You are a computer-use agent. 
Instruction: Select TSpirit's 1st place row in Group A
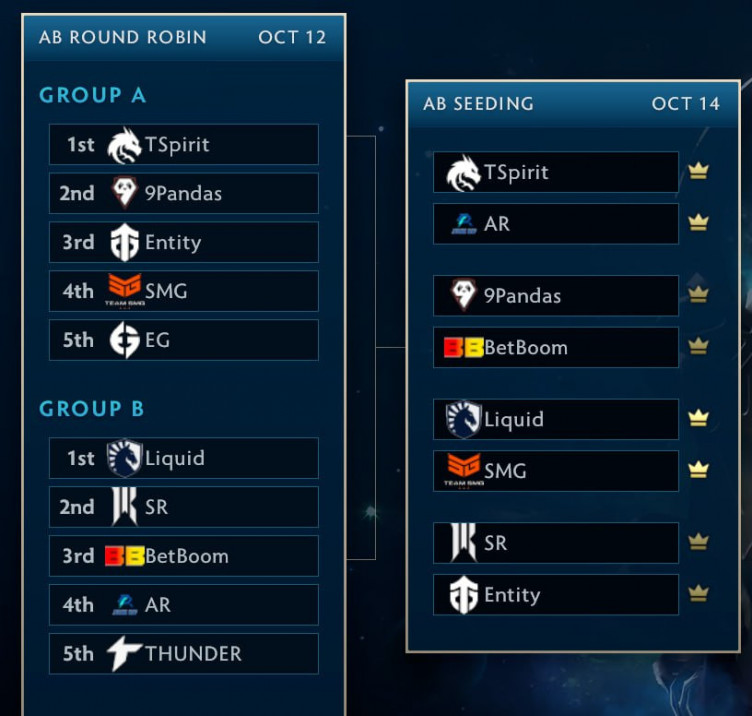point(184,145)
